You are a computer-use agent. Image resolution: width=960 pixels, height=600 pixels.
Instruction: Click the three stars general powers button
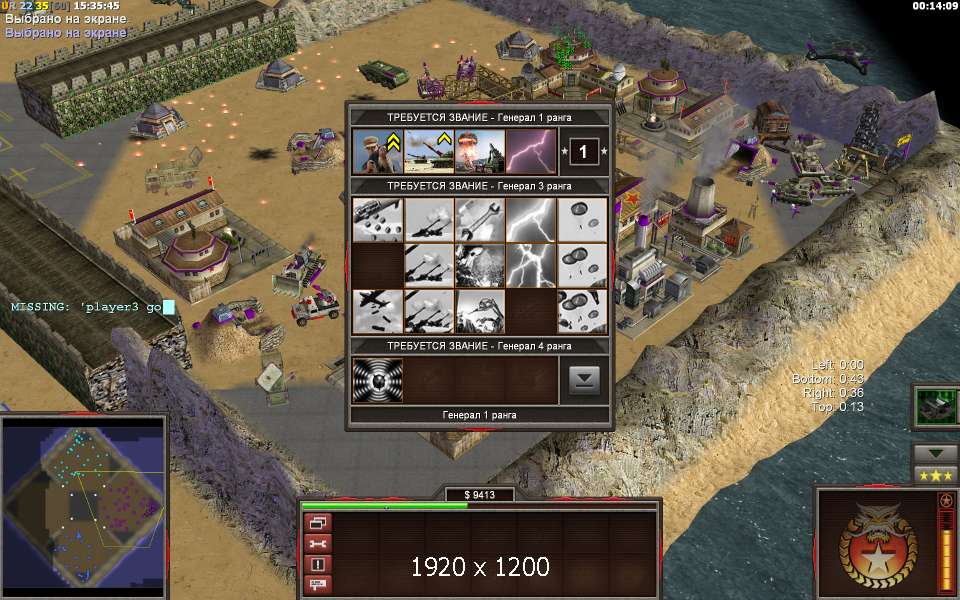click(935, 475)
